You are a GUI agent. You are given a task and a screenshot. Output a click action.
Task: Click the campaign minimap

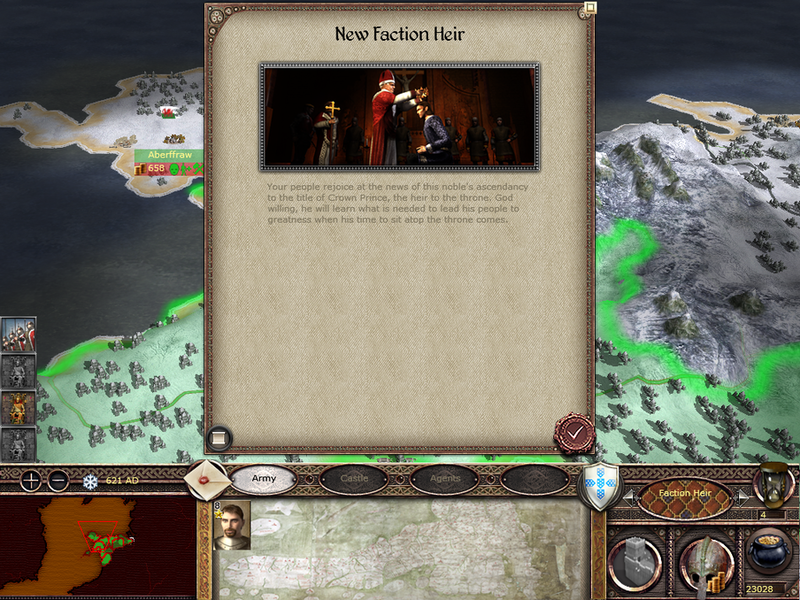click(x=97, y=546)
